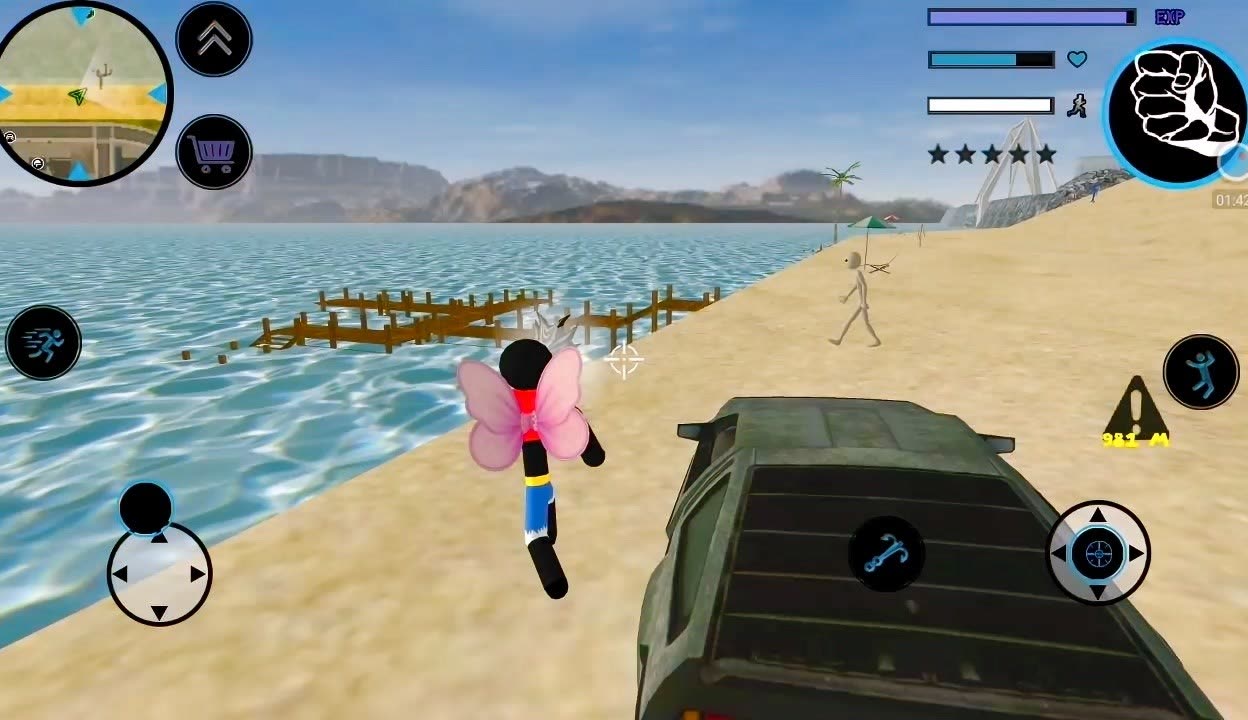Screen dimensions: 1248x720
Task: Tap the double chevron up button
Action: [214, 39]
